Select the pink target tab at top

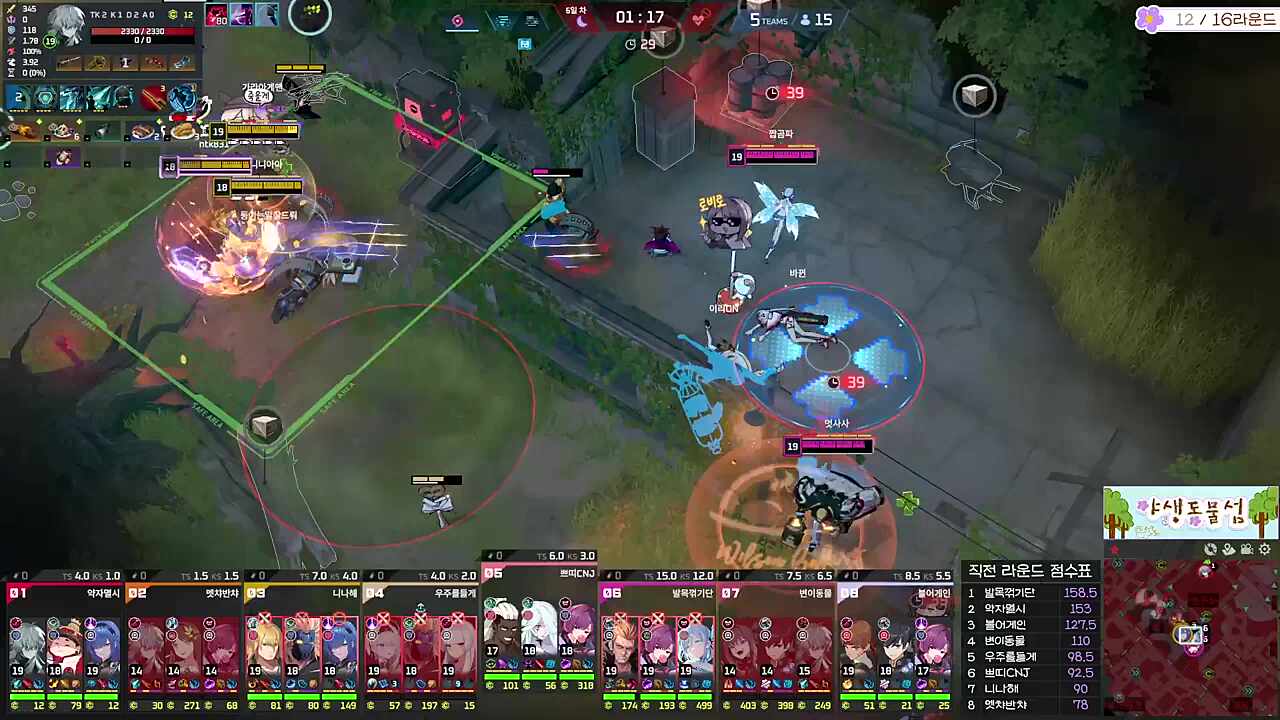(x=458, y=21)
